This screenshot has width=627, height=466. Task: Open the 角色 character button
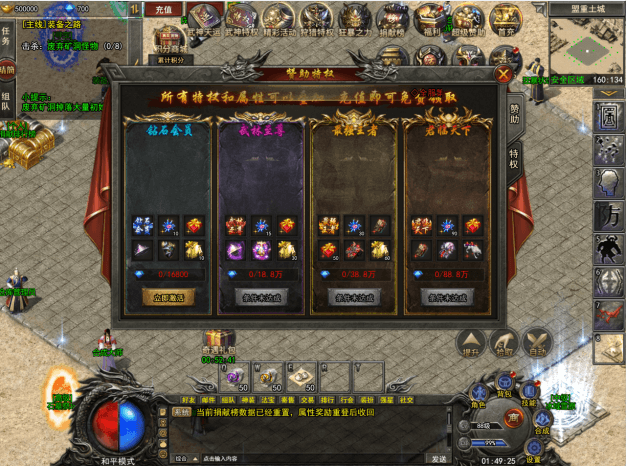479,395
